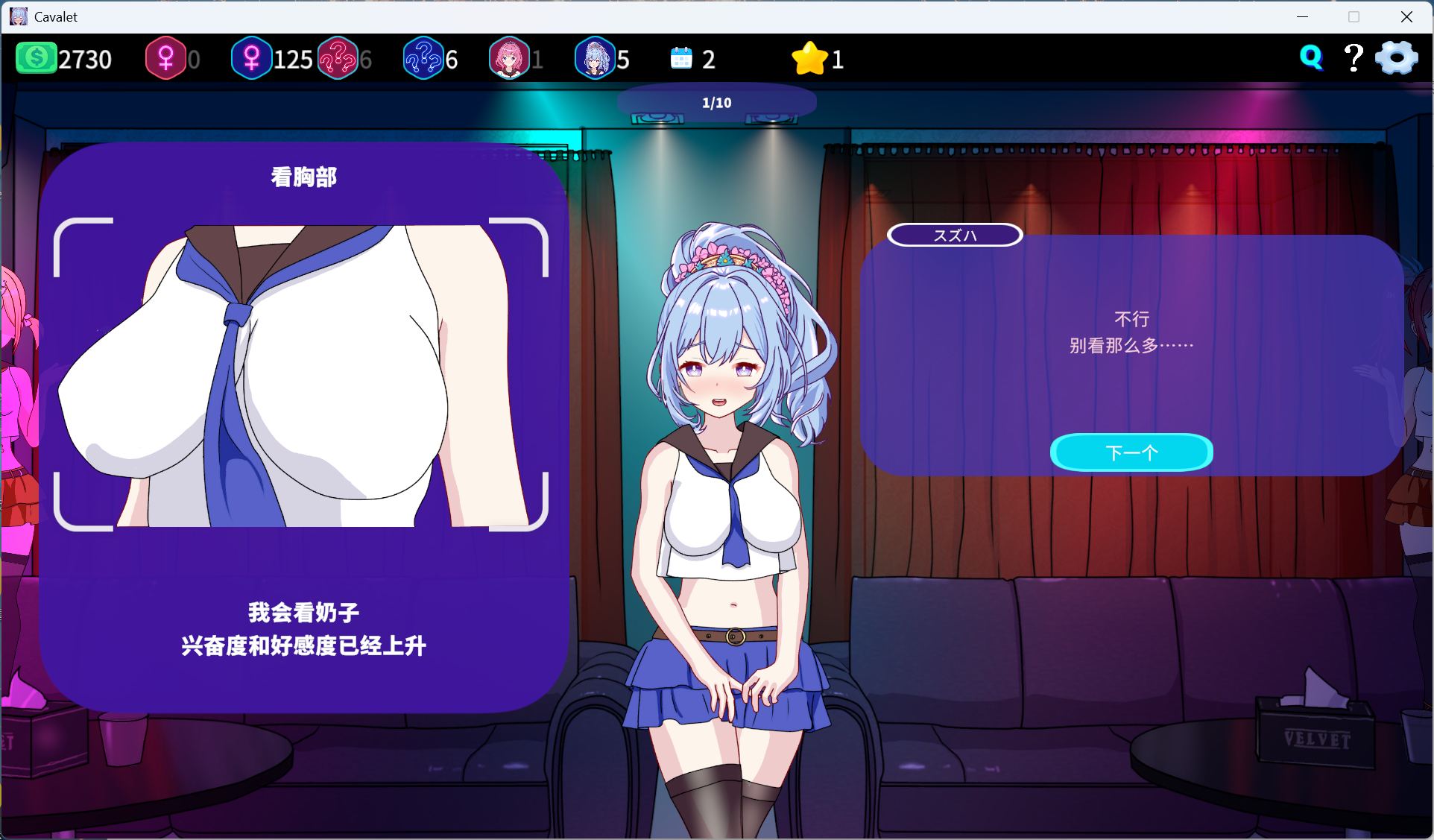Click the 下一个 next button
Viewport: 1434px width, 840px height.
pos(1131,452)
